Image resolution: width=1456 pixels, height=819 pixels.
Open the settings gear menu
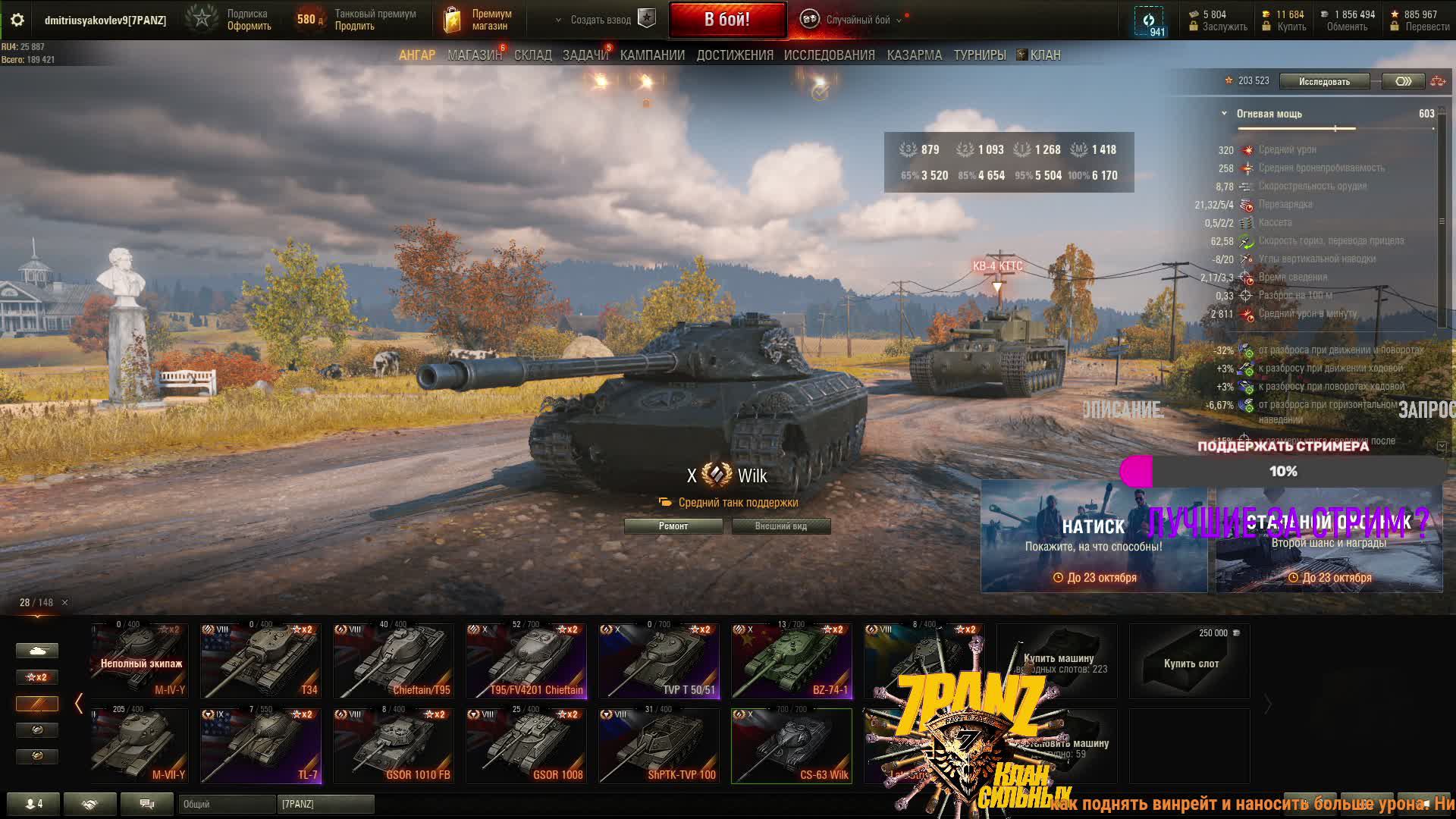17,20
